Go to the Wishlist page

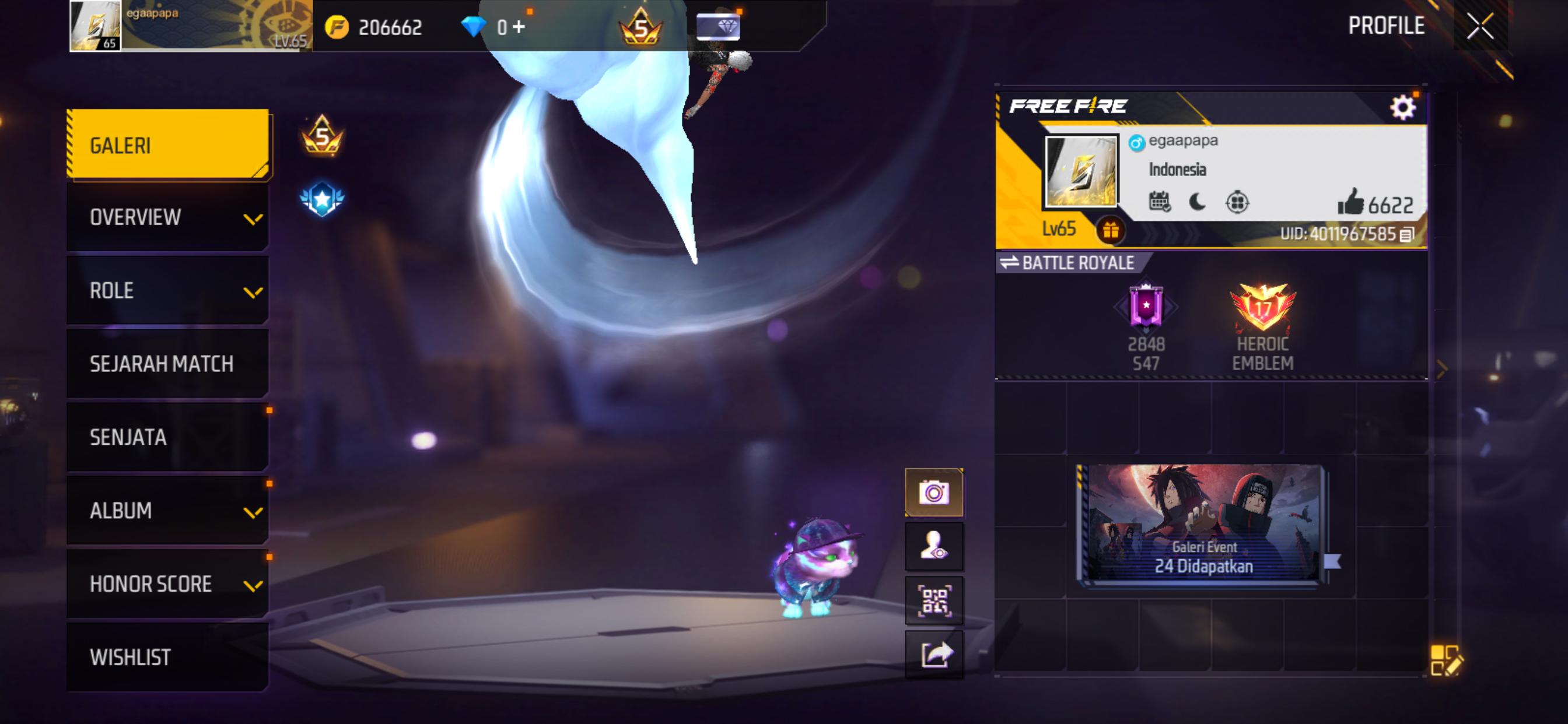coord(167,657)
